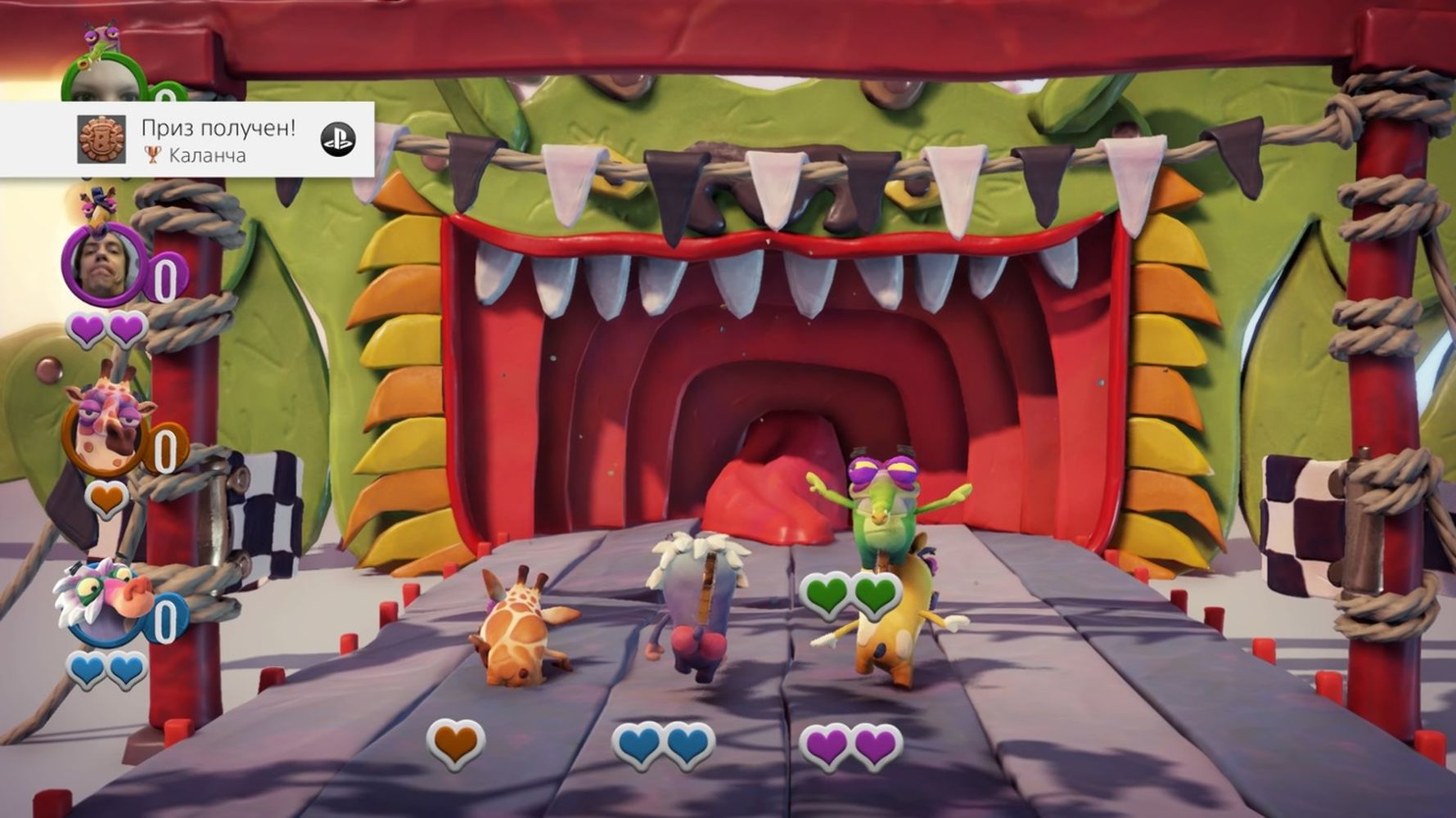Select the purple player portrait with face photo
This screenshot has width=1456, height=818.
coord(103,266)
